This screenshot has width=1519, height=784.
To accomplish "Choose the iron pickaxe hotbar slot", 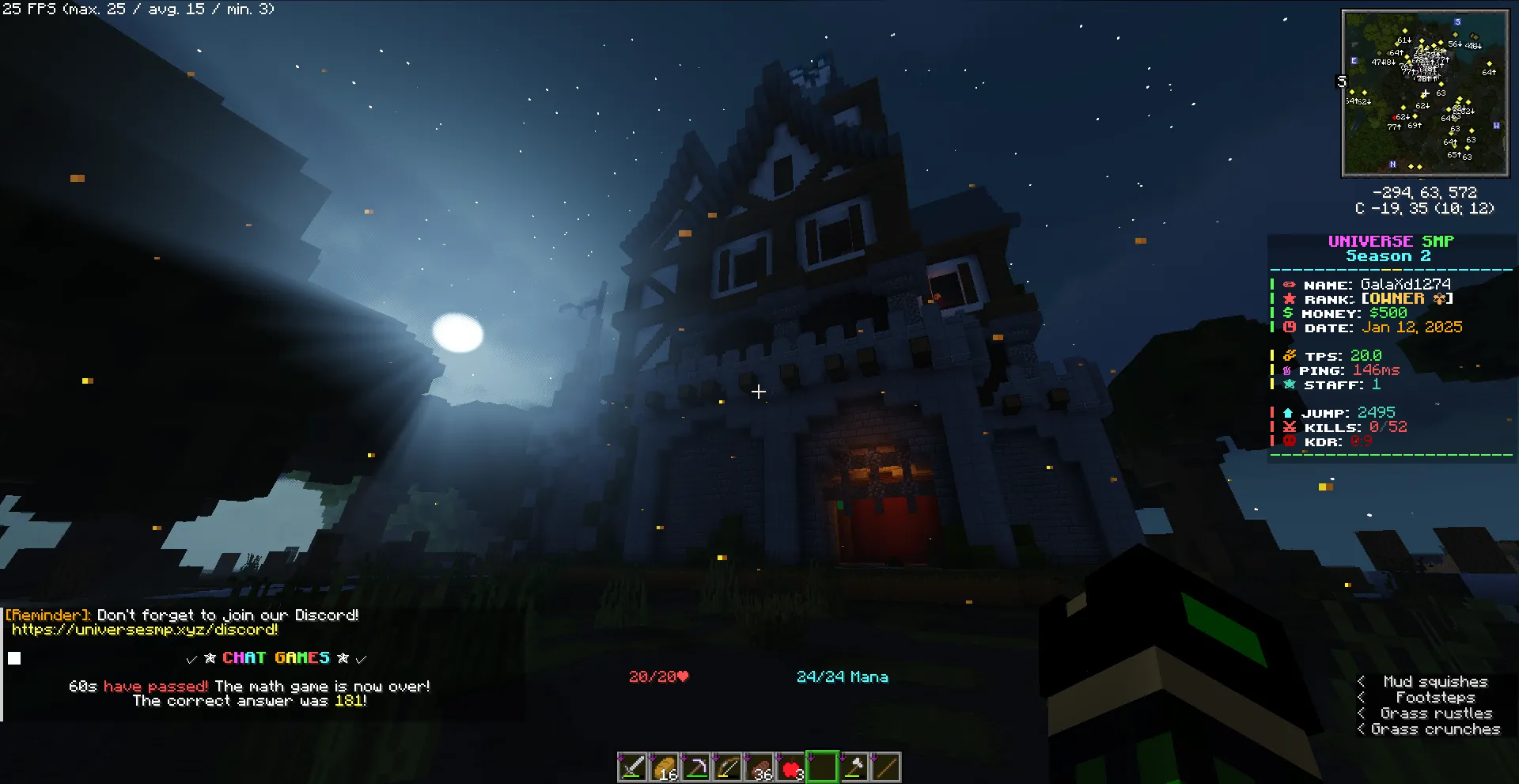I will 696,767.
